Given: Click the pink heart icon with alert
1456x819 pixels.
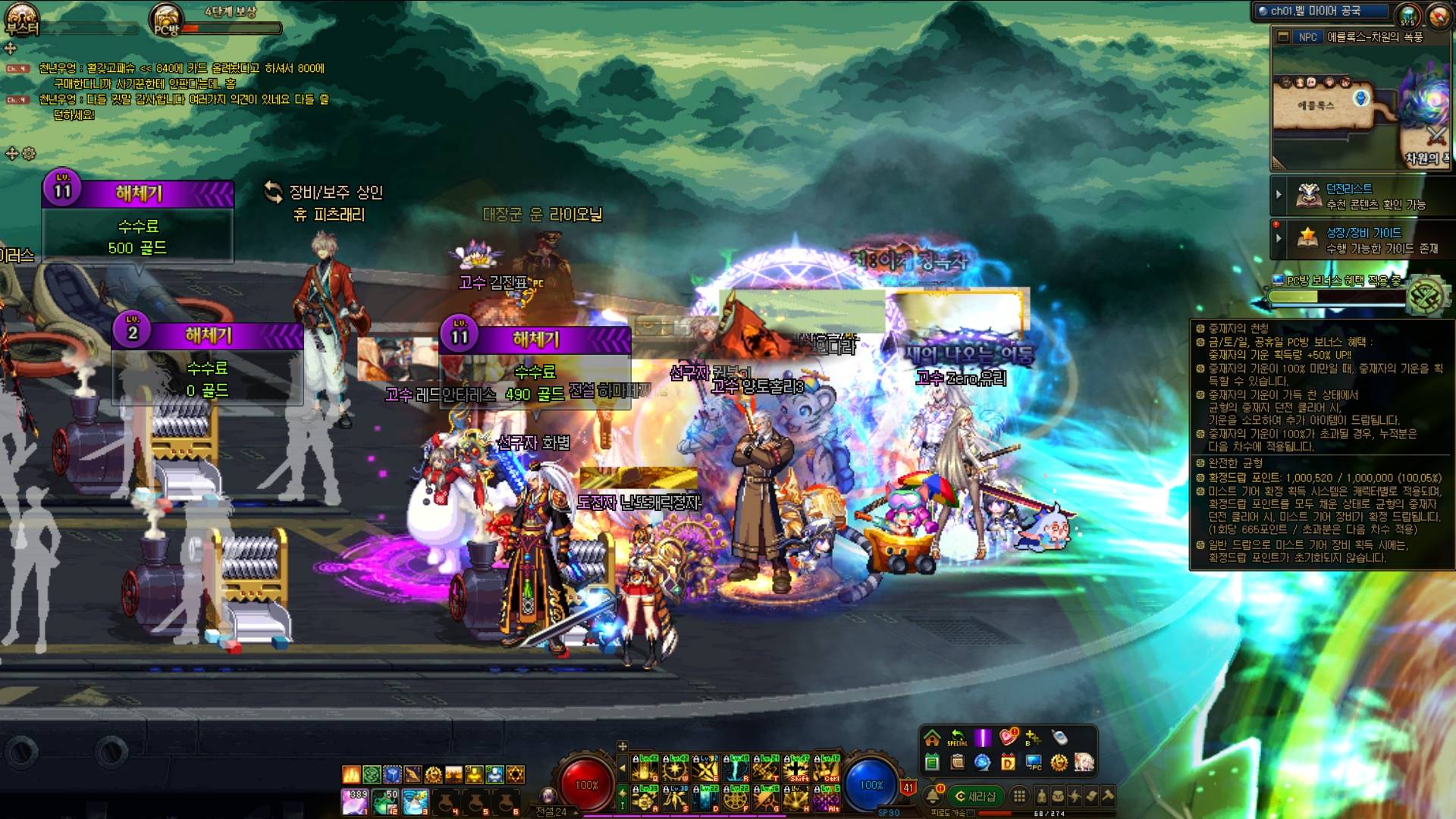Looking at the screenshot, I should [x=1008, y=737].
